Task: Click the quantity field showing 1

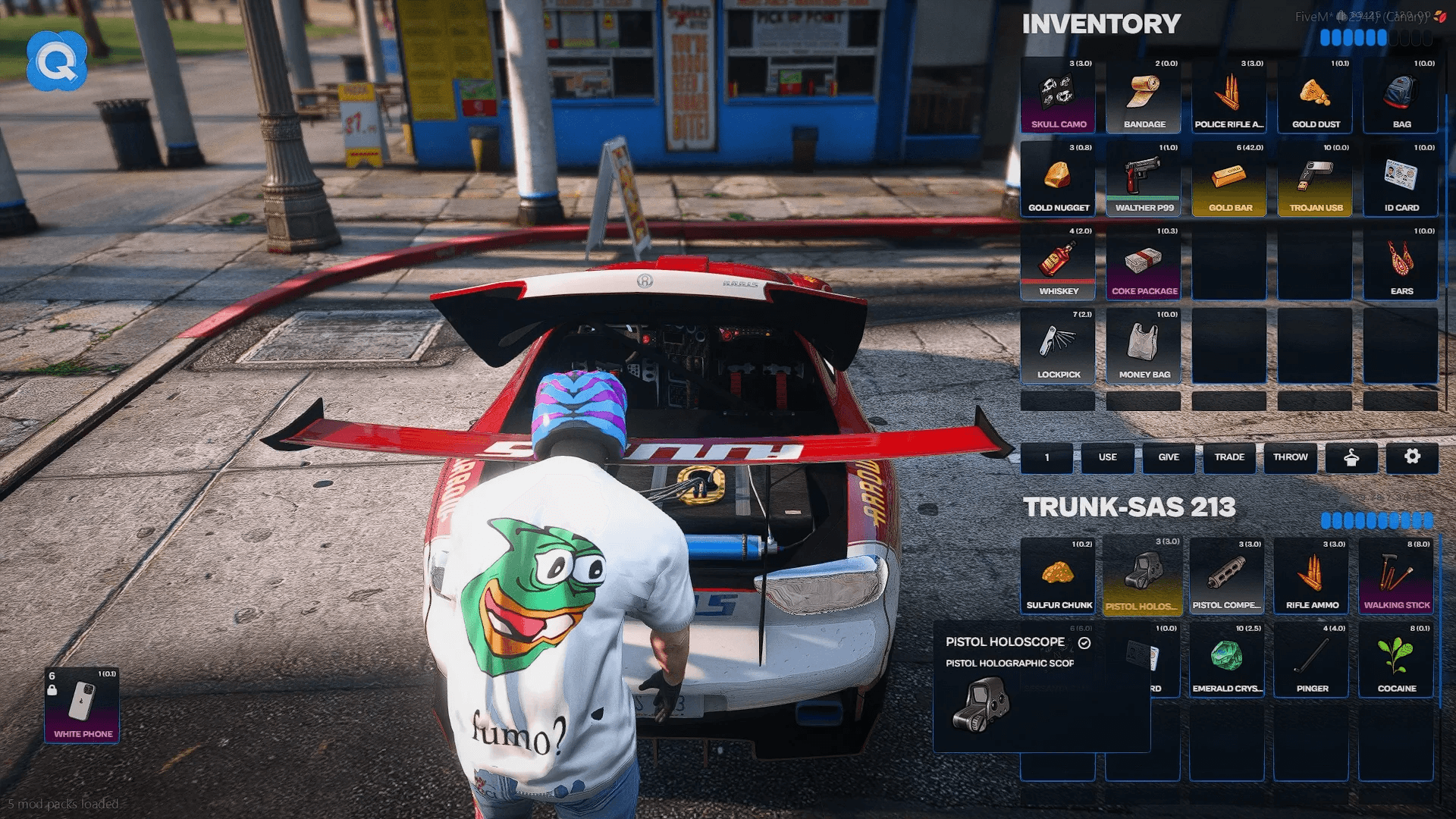Action: (x=1046, y=457)
